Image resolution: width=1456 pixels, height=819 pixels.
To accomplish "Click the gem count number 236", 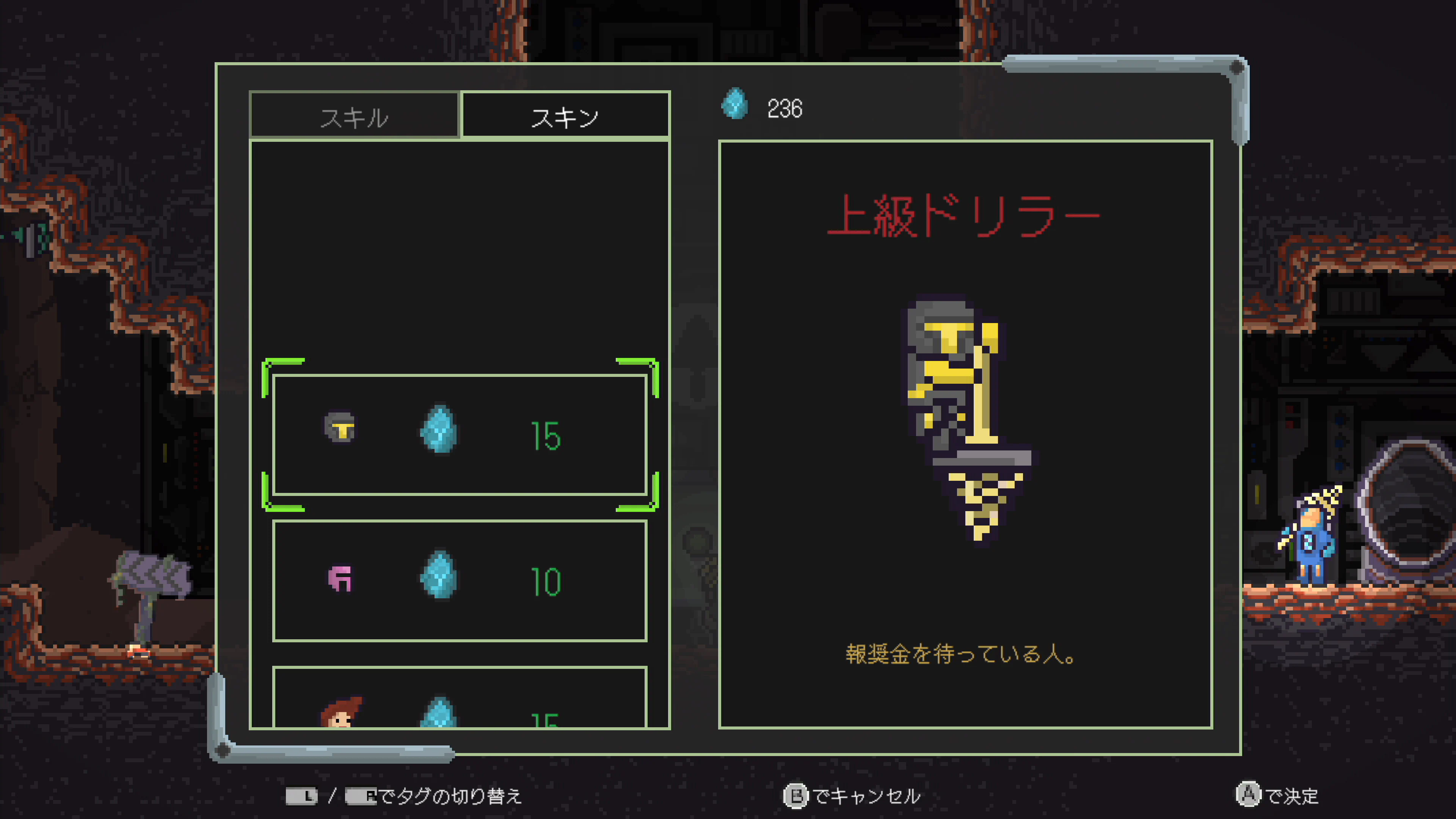I will [784, 108].
